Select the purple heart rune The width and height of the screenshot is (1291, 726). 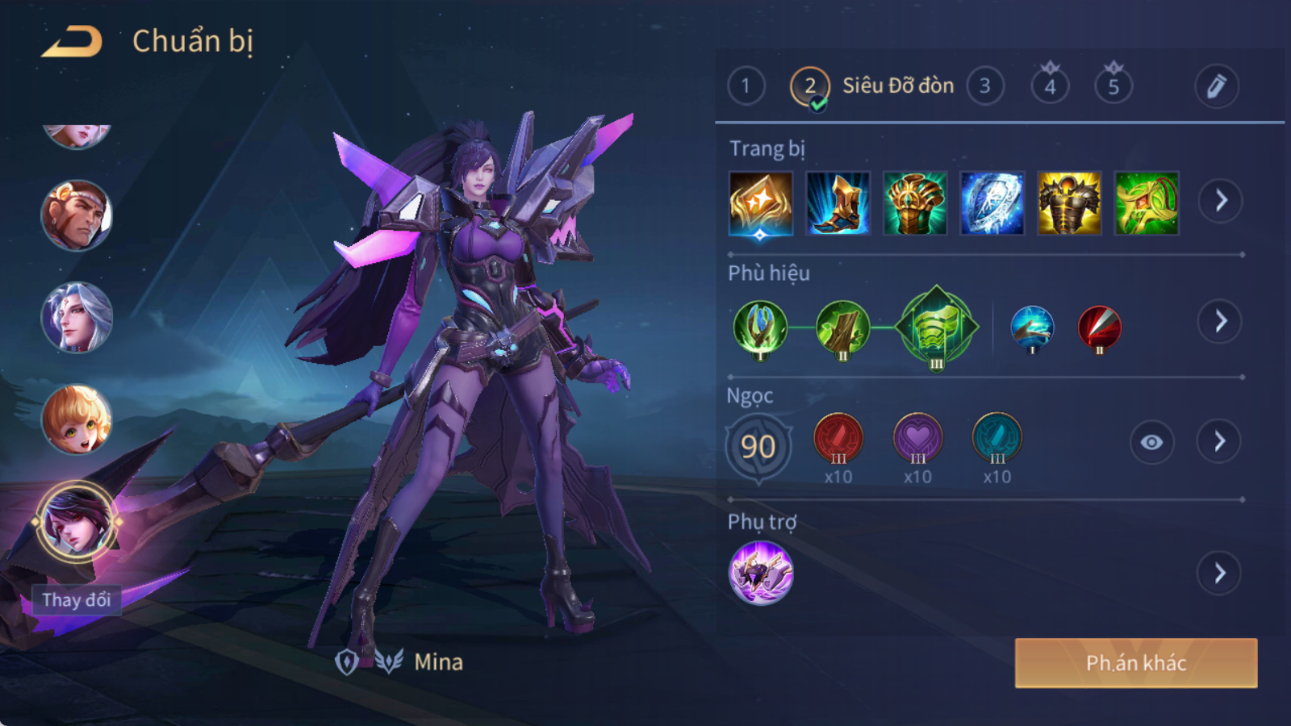pos(917,439)
